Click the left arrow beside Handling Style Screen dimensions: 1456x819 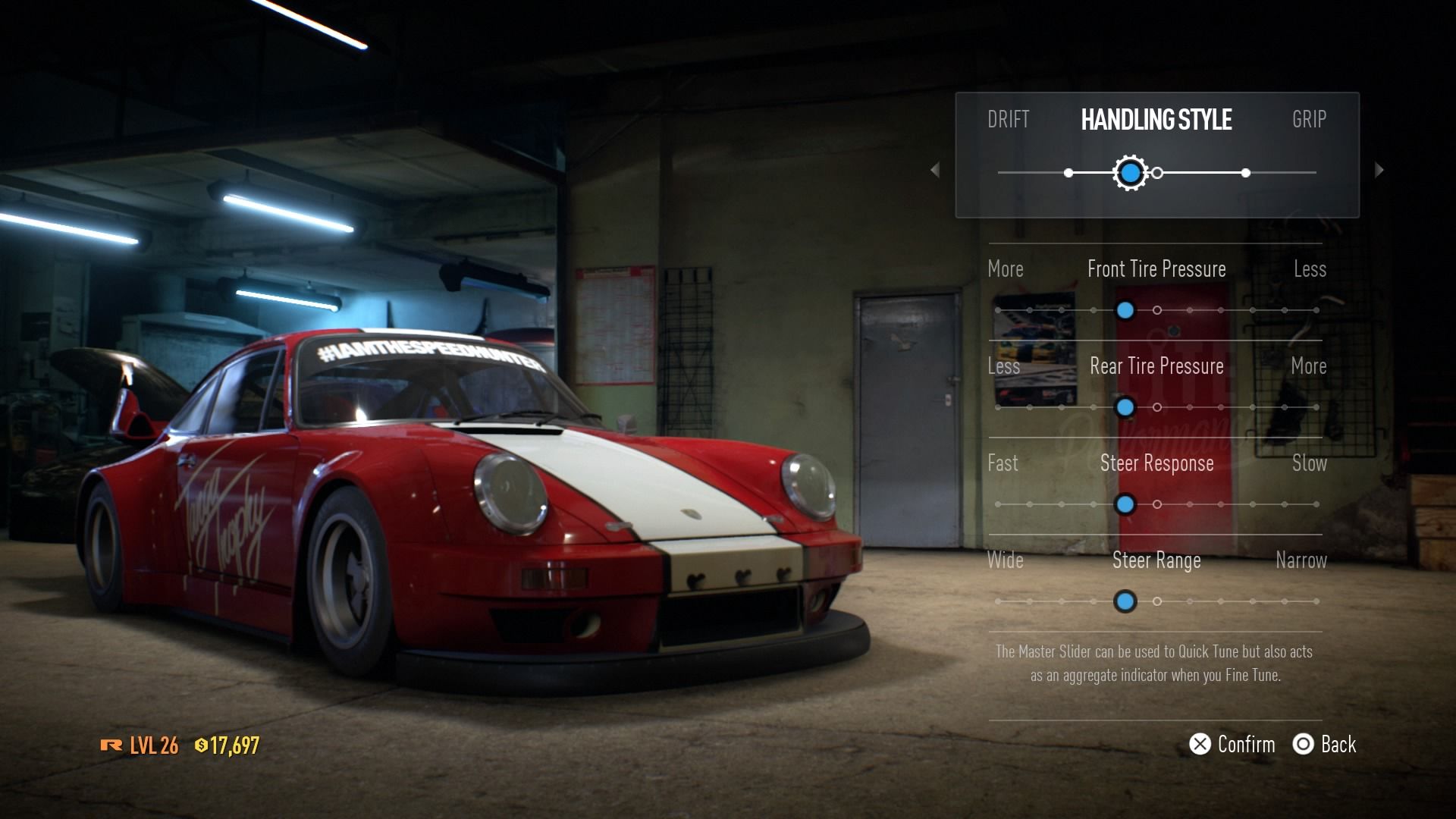935,170
